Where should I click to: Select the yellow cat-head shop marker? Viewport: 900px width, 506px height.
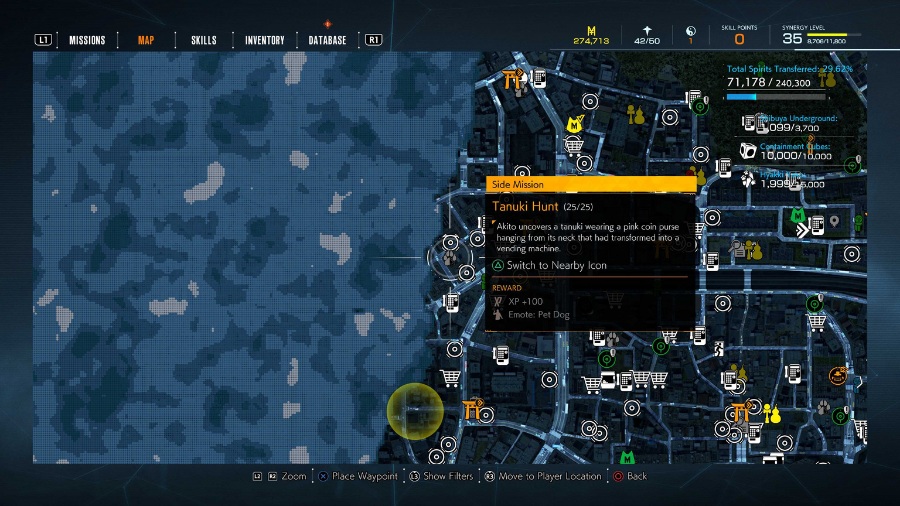(x=574, y=124)
